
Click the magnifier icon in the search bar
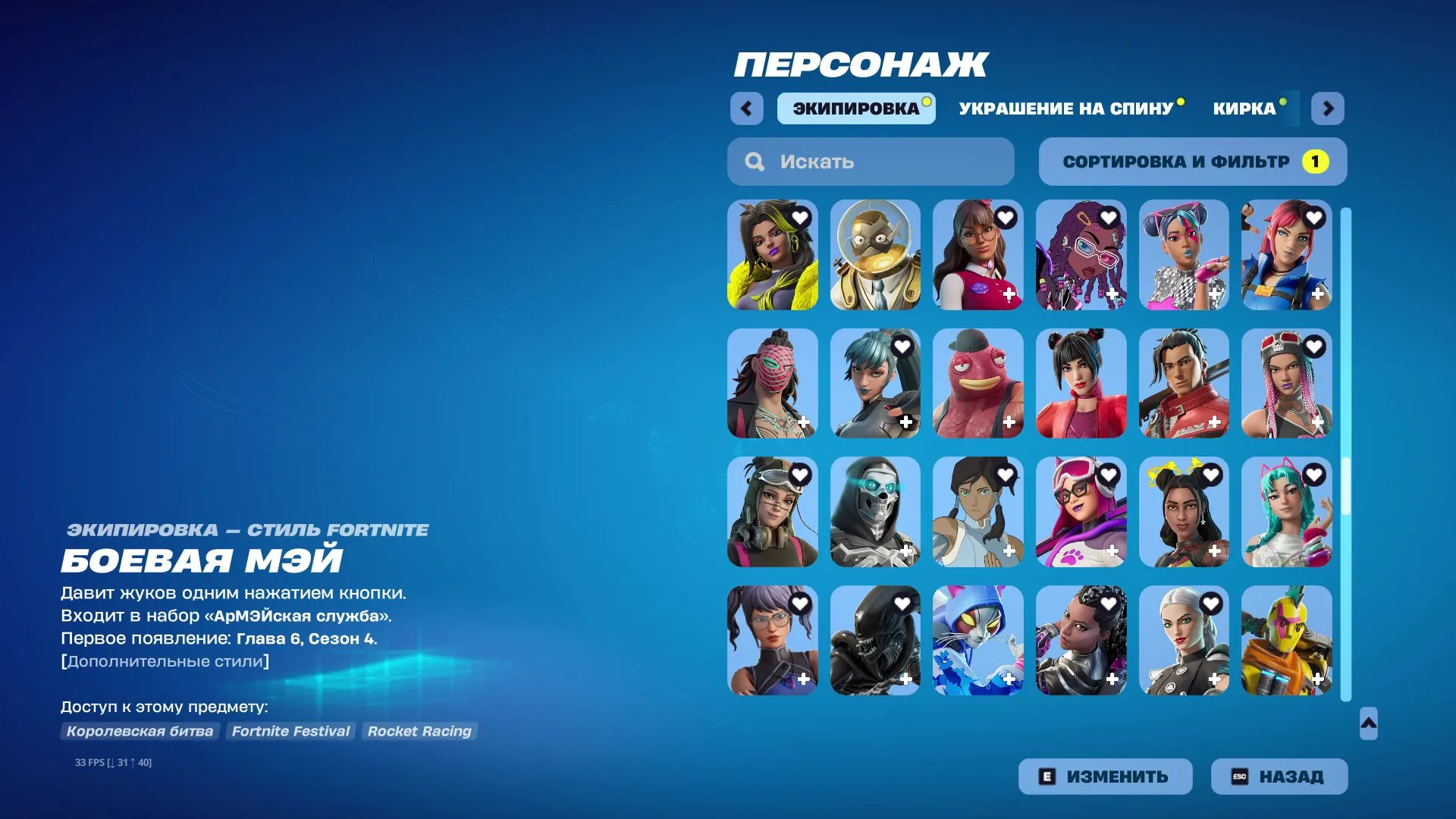(755, 161)
